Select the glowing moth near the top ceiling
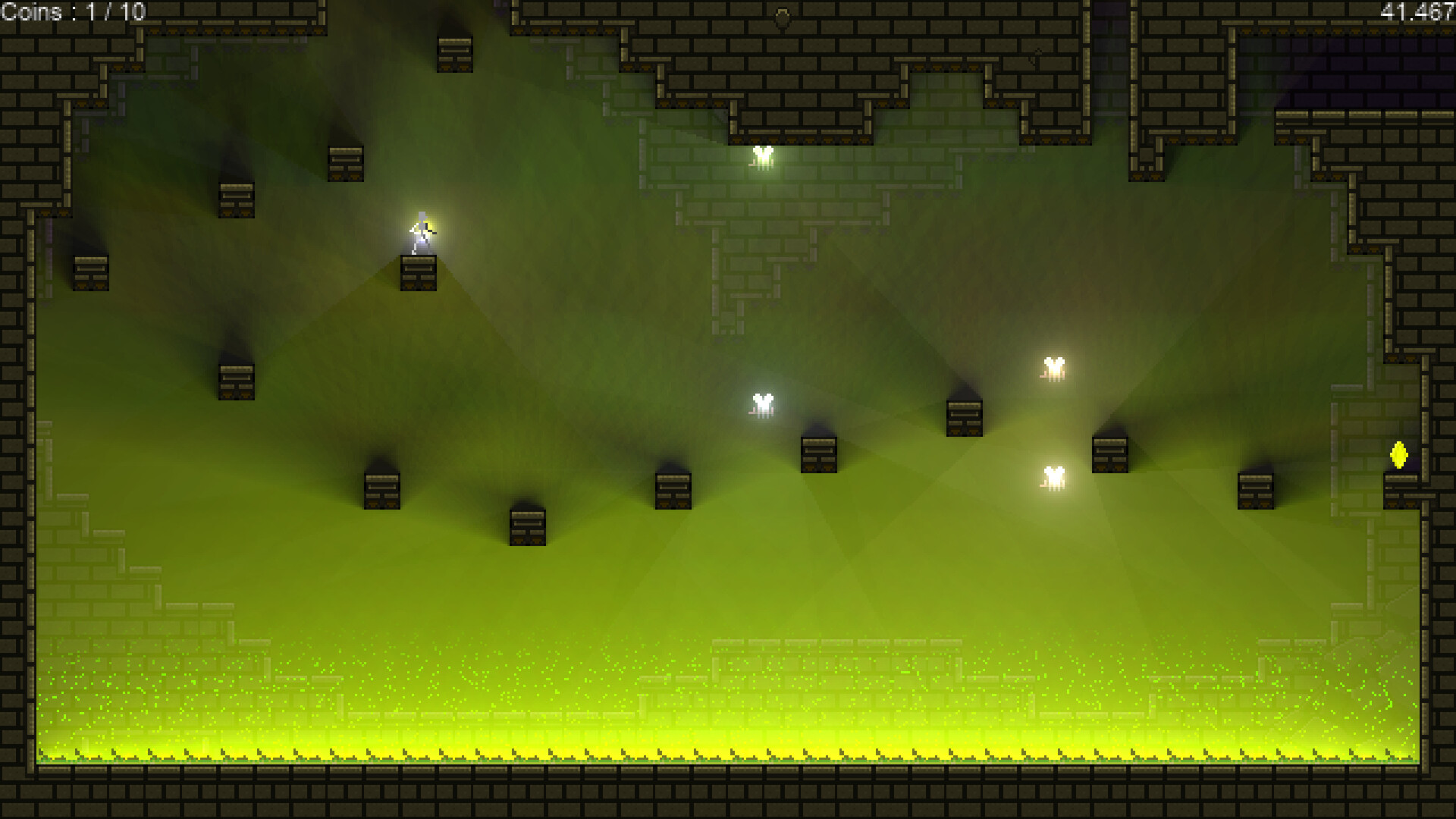 pyautogui.click(x=762, y=158)
